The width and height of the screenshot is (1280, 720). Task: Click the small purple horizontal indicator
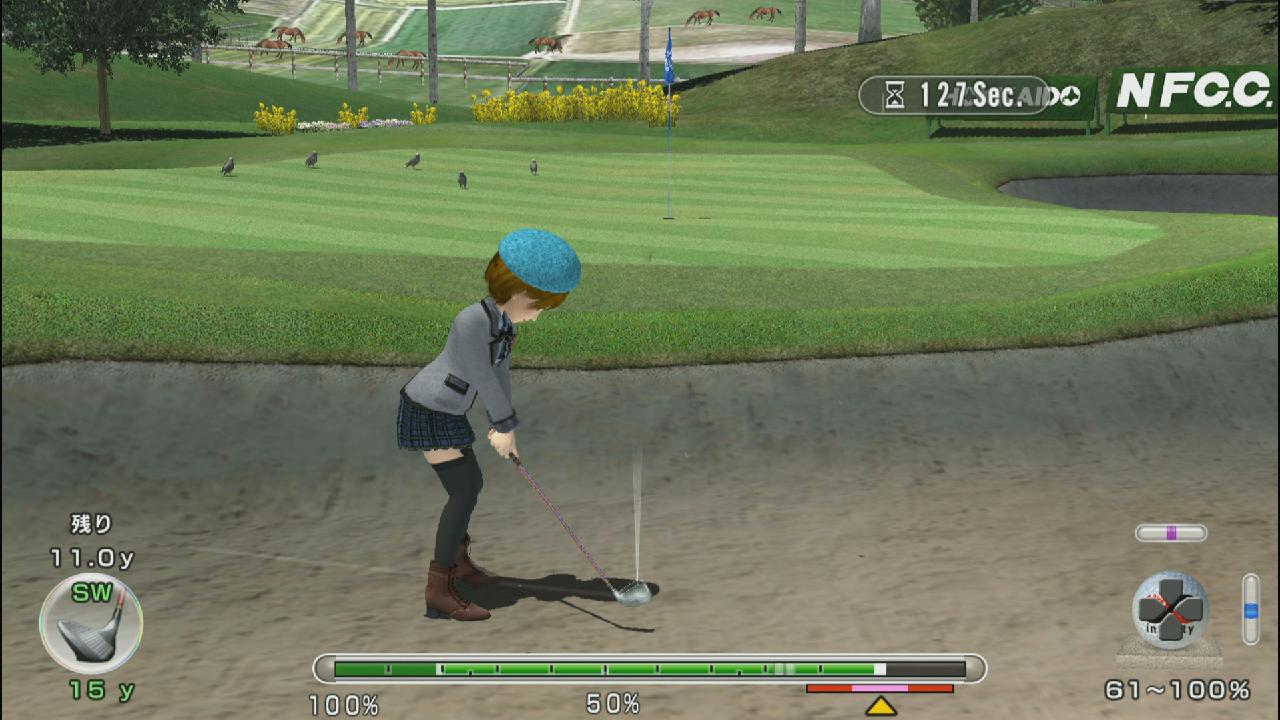click(1171, 533)
